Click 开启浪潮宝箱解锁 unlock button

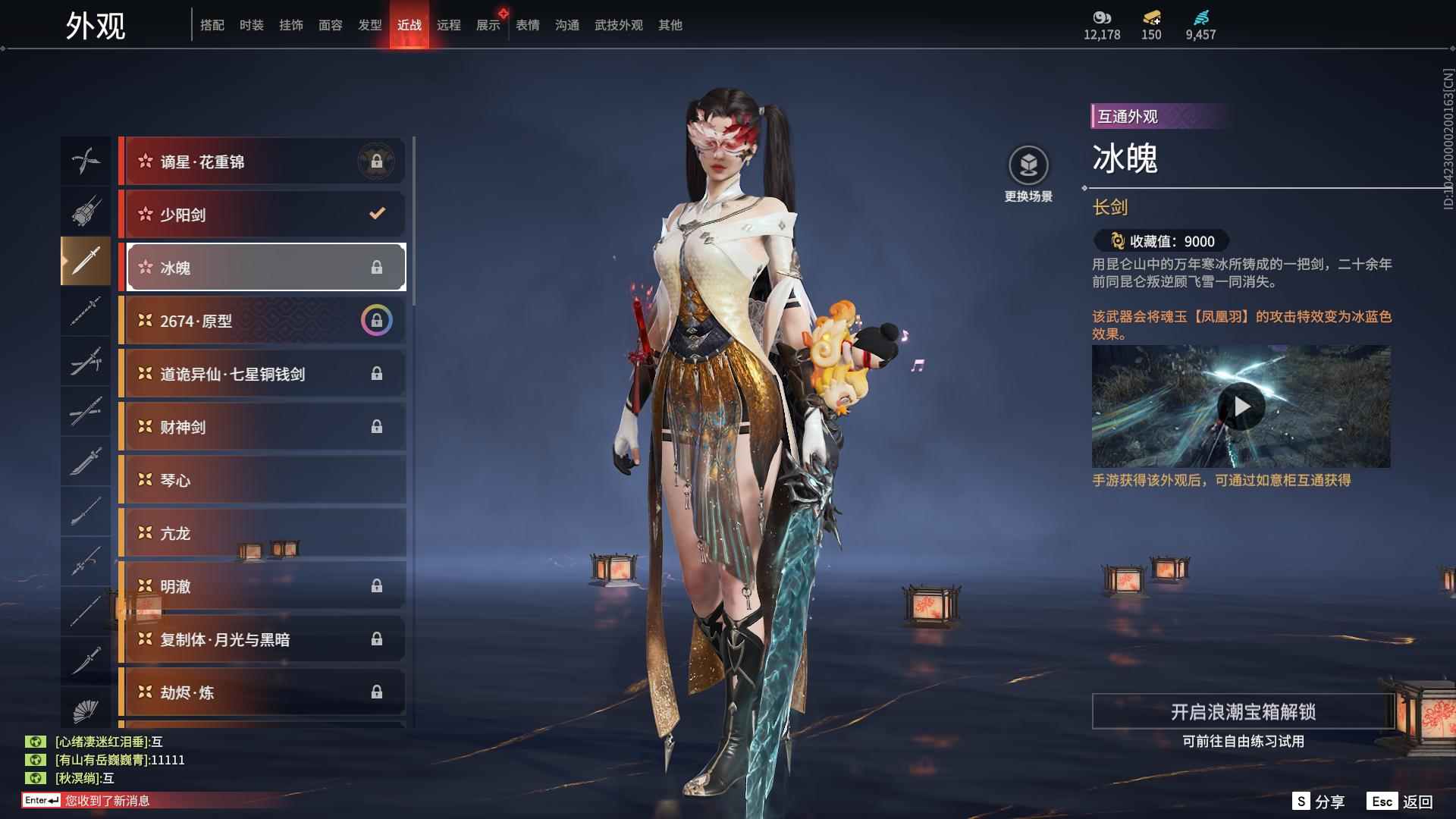(x=1243, y=711)
